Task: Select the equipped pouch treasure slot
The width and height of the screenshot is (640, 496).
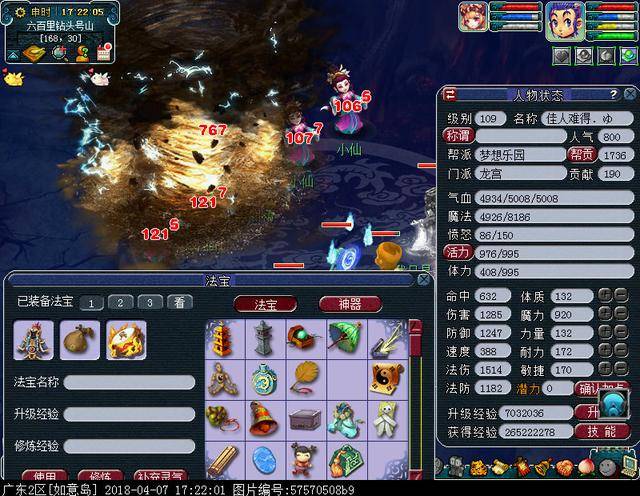Action: (78, 340)
